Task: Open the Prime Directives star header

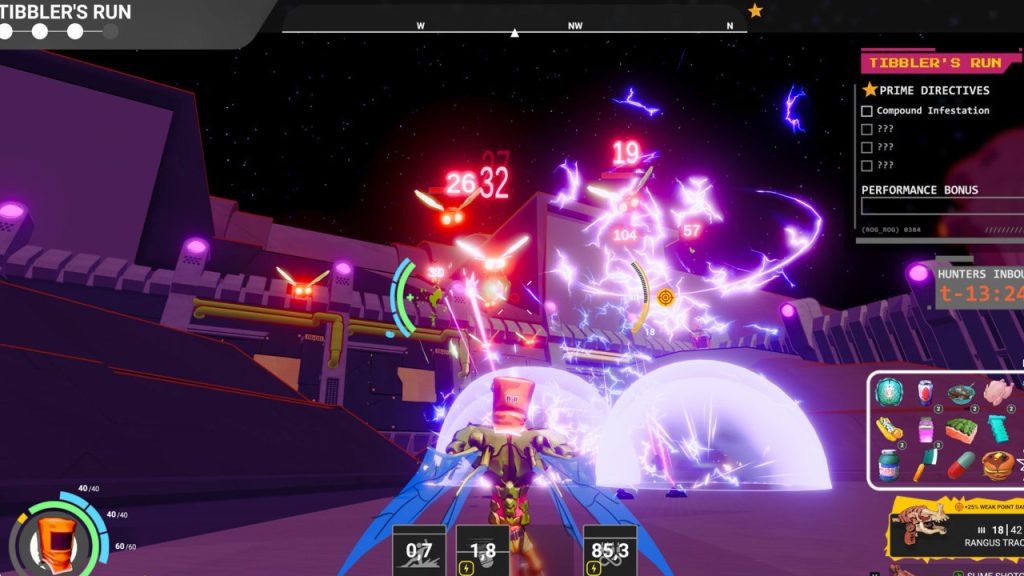Action: click(x=925, y=90)
